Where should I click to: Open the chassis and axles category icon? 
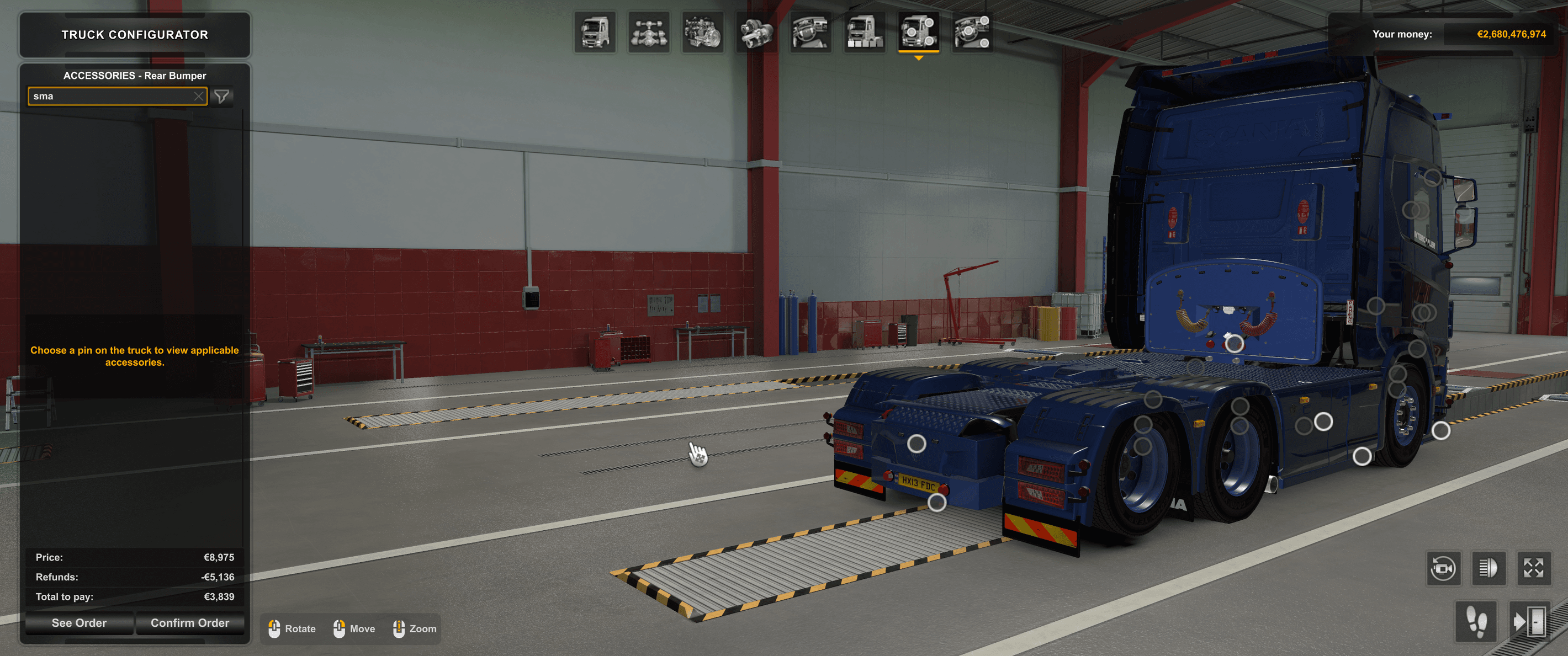648,34
